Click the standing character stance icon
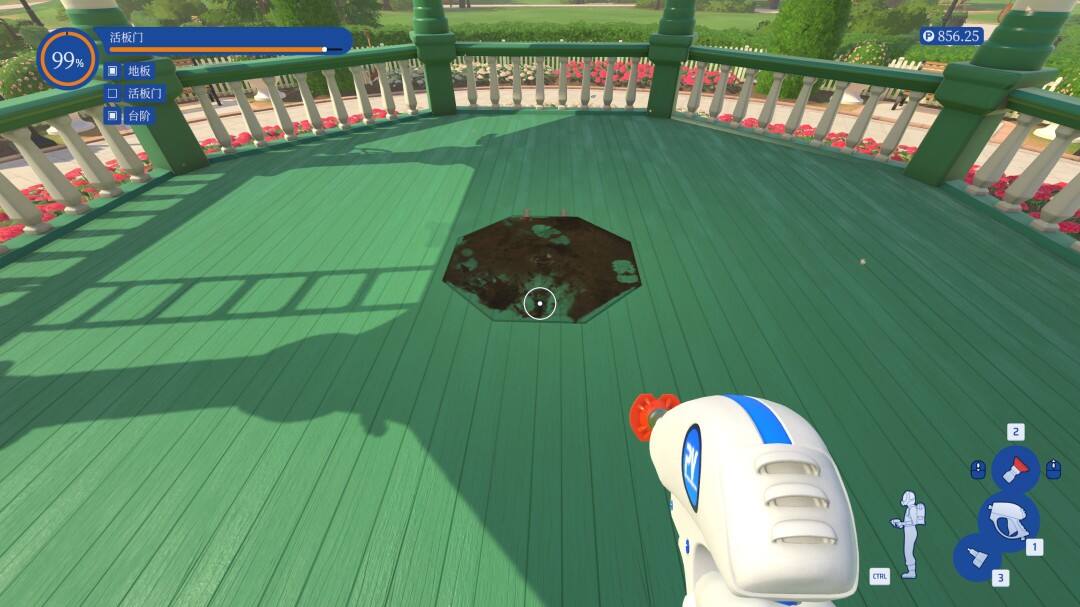Viewport: 1080px width, 607px height. point(909,534)
